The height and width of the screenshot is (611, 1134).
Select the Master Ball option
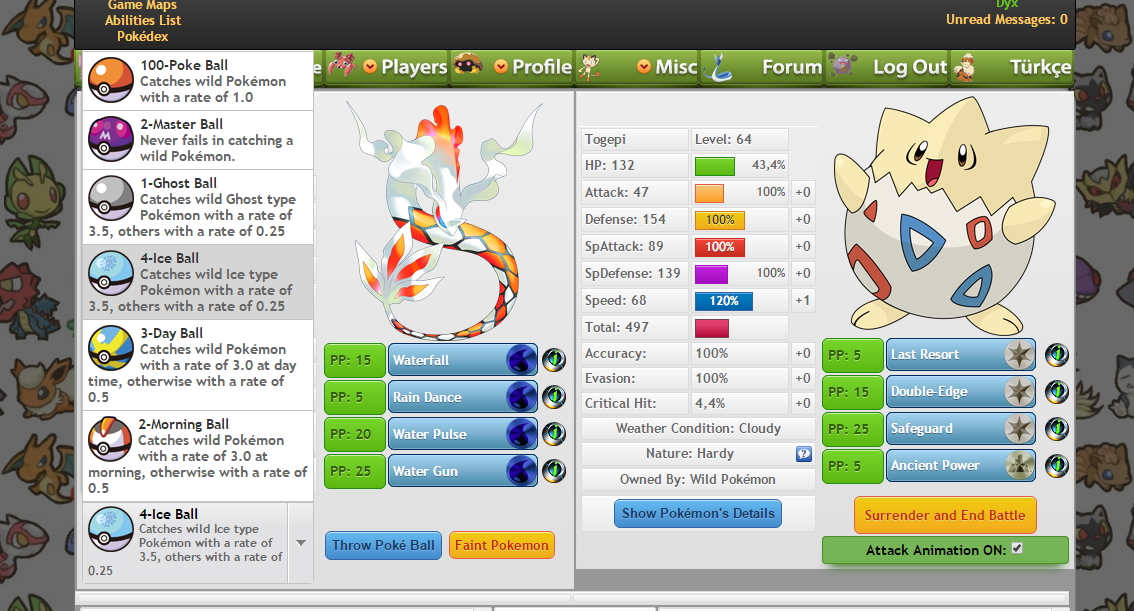pos(198,140)
